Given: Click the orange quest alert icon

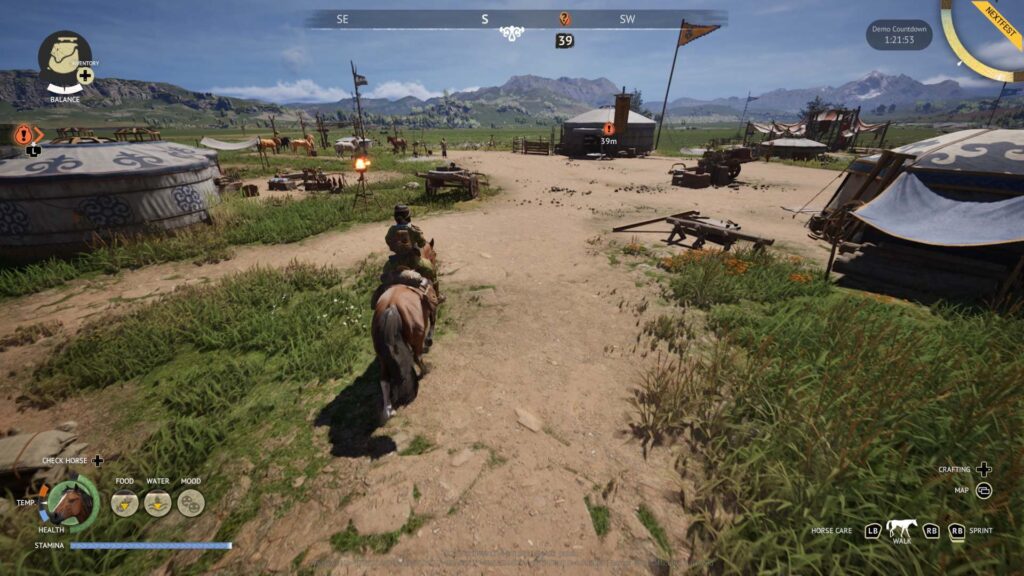Looking at the screenshot, I should click(x=22, y=135).
